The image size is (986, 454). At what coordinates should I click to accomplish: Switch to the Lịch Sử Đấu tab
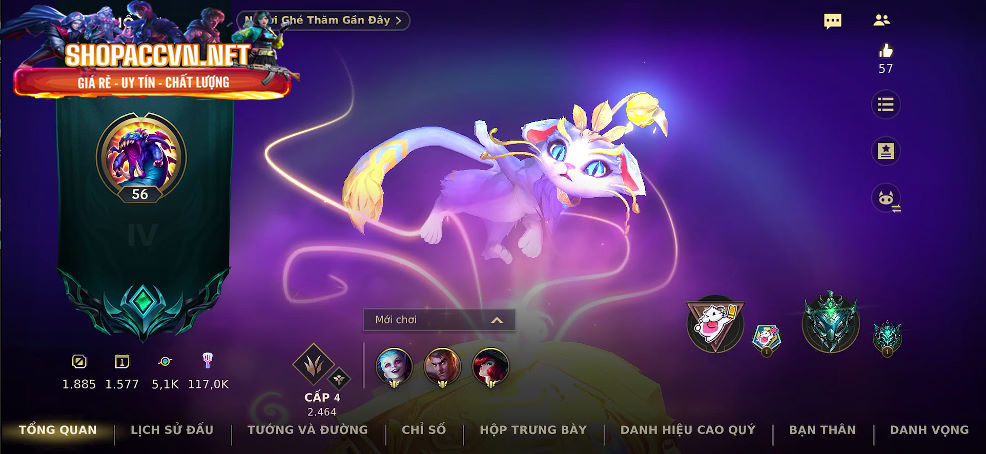pyautogui.click(x=172, y=430)
